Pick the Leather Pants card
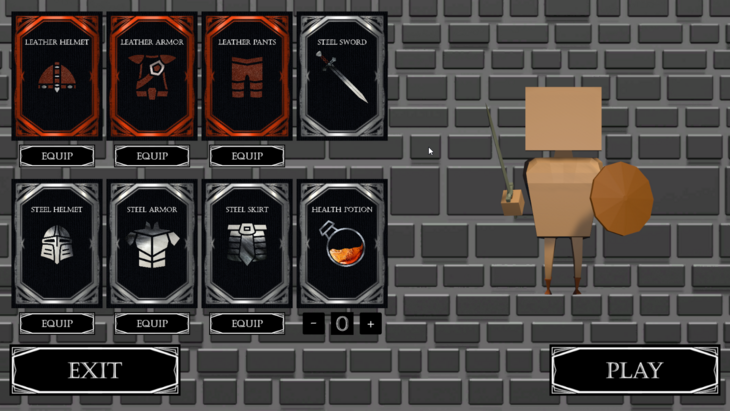Viewport: 730px width, 411px height. (247, 76)
